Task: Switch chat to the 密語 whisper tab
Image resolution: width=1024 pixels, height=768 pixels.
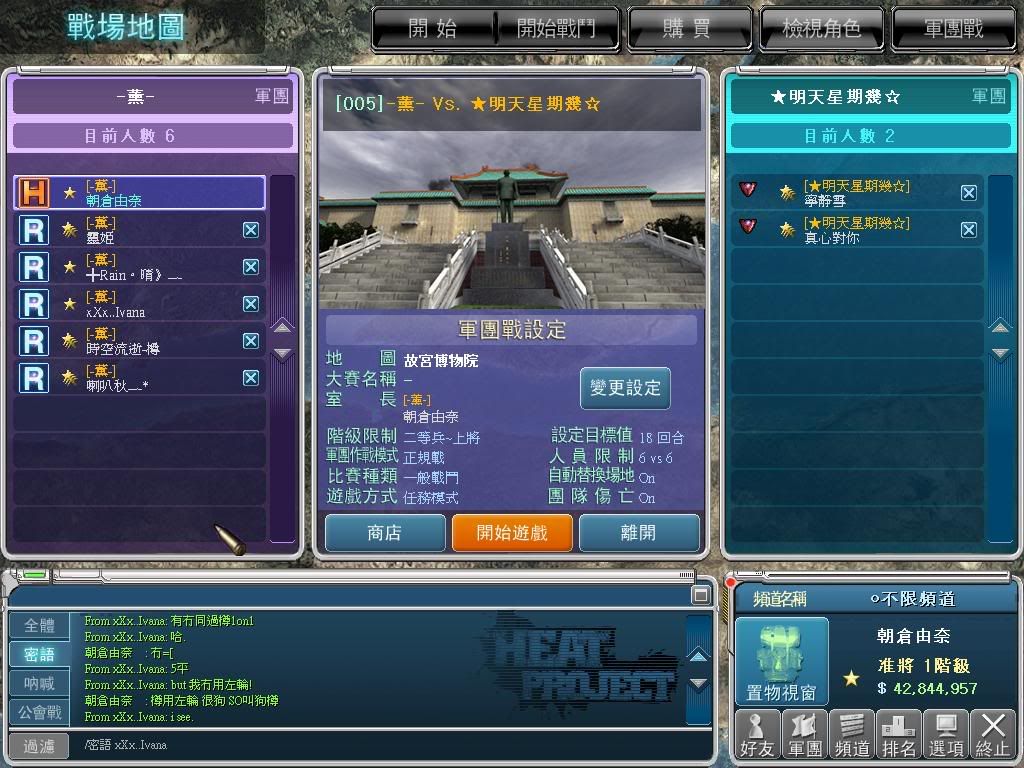Action: 40,655
